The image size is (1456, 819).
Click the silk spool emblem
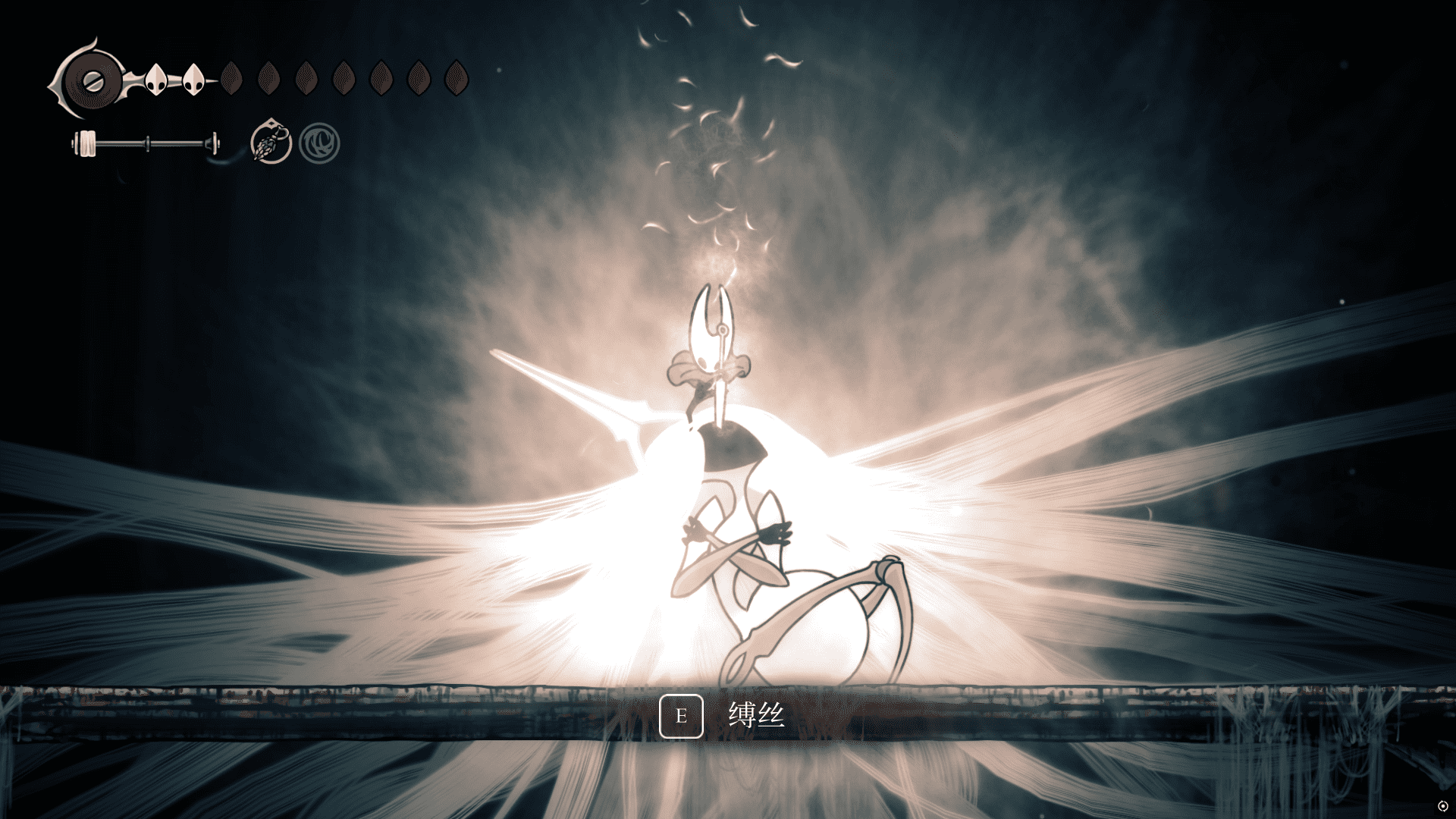pyautogui.click(x=90, y=80)
